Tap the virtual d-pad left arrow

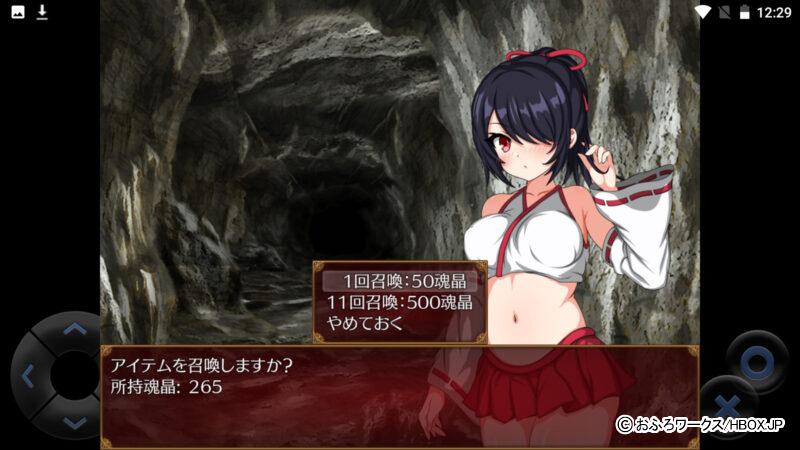coord(28,377)
